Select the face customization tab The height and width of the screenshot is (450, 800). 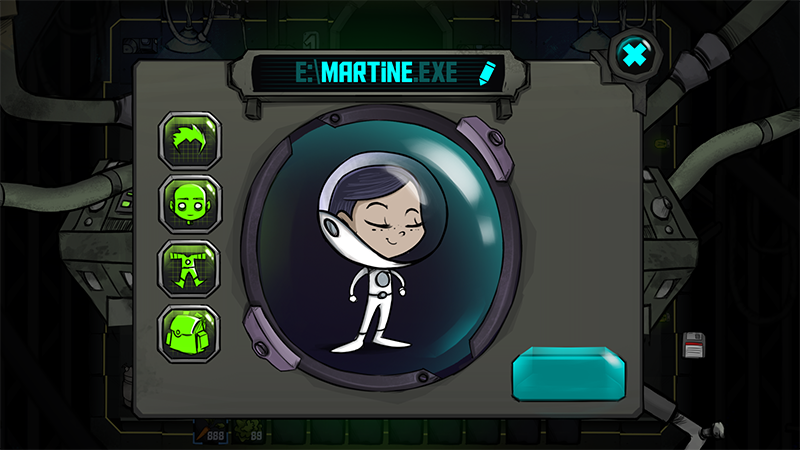(191, 205)
